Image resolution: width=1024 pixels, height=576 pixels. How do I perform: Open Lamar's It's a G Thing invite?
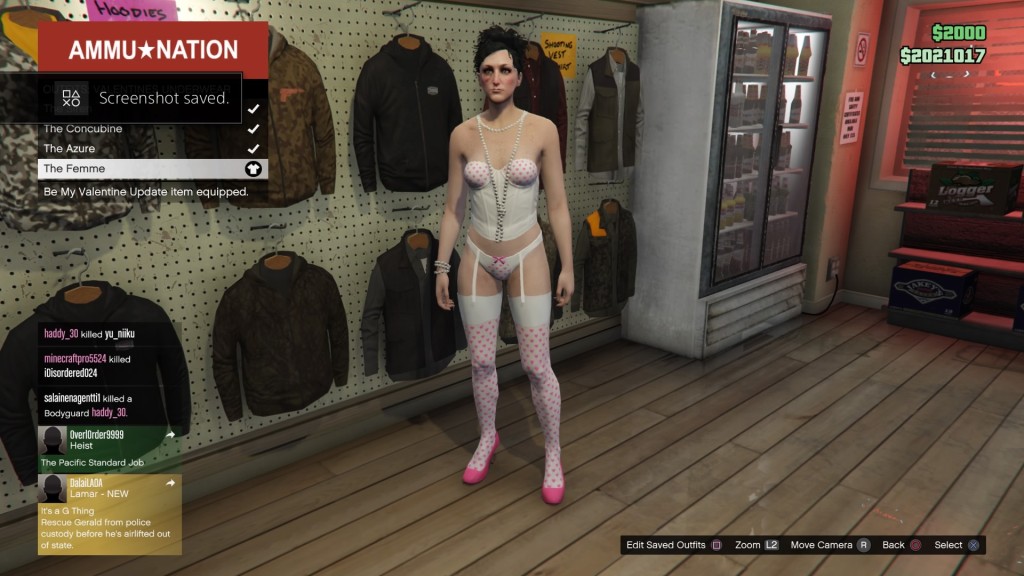point(109,514)
